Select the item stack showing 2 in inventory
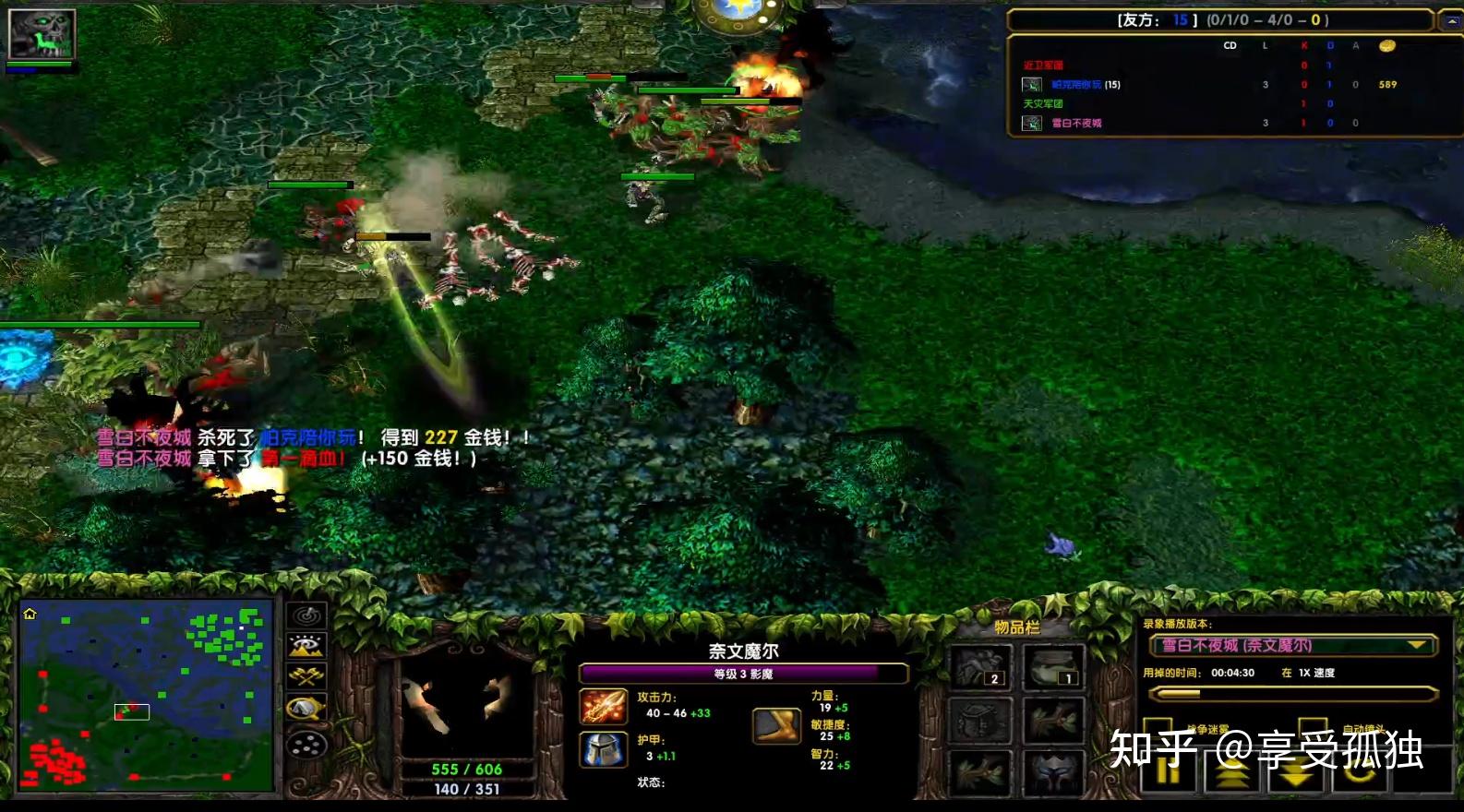The image size is (1464, 812). coord(979,666)
